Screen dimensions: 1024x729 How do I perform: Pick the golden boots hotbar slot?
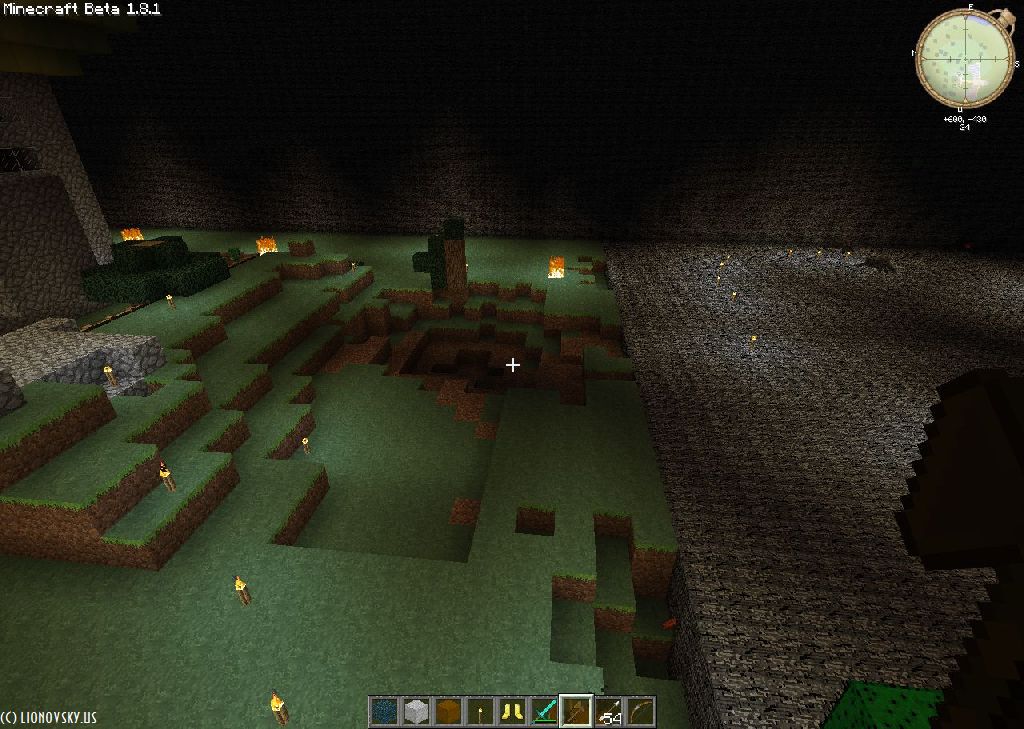coord(512,711)
